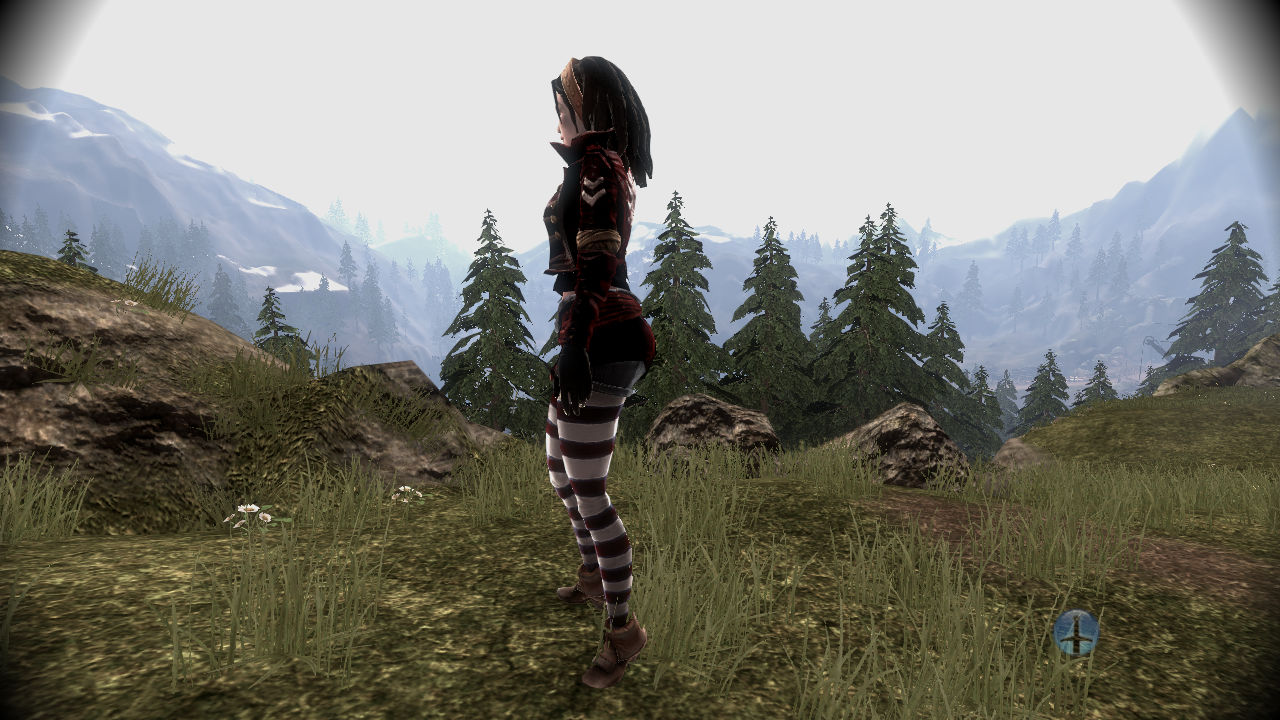Click the blue sword melee icon
Screen dimensions: 1280x720
click(x=1076, y=632)
